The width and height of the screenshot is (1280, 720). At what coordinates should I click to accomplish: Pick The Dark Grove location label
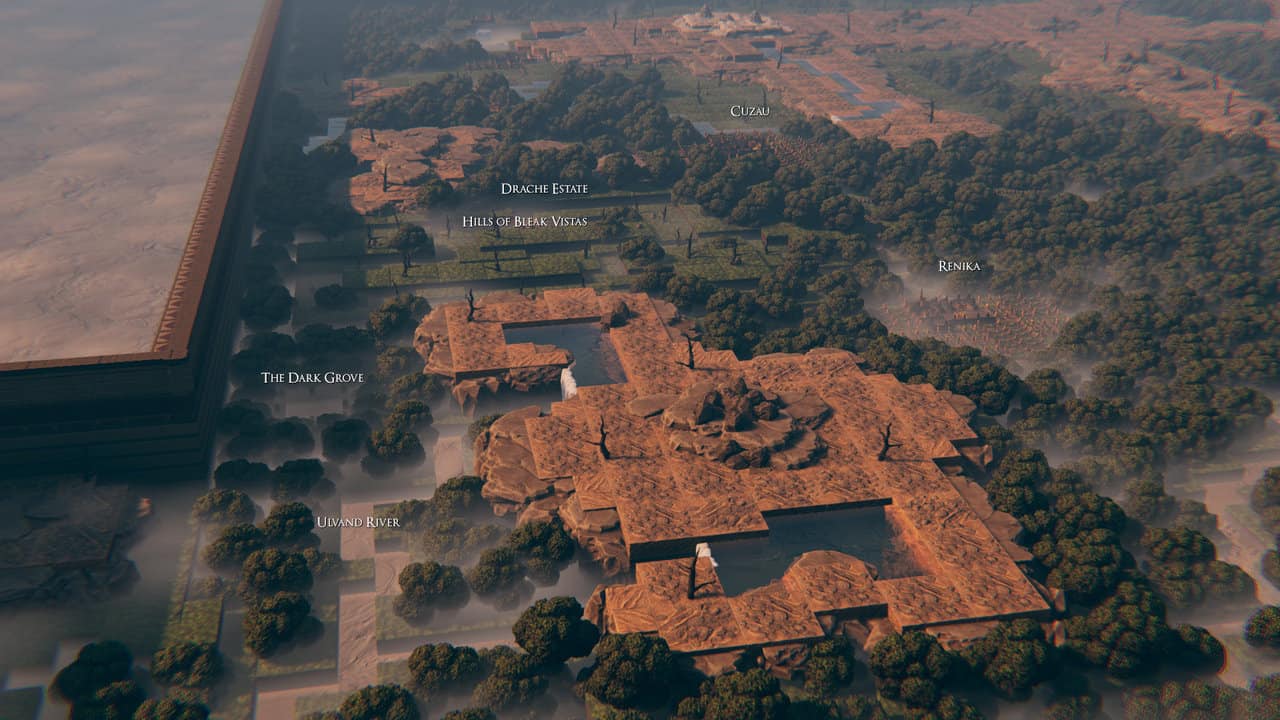(312, 378)
